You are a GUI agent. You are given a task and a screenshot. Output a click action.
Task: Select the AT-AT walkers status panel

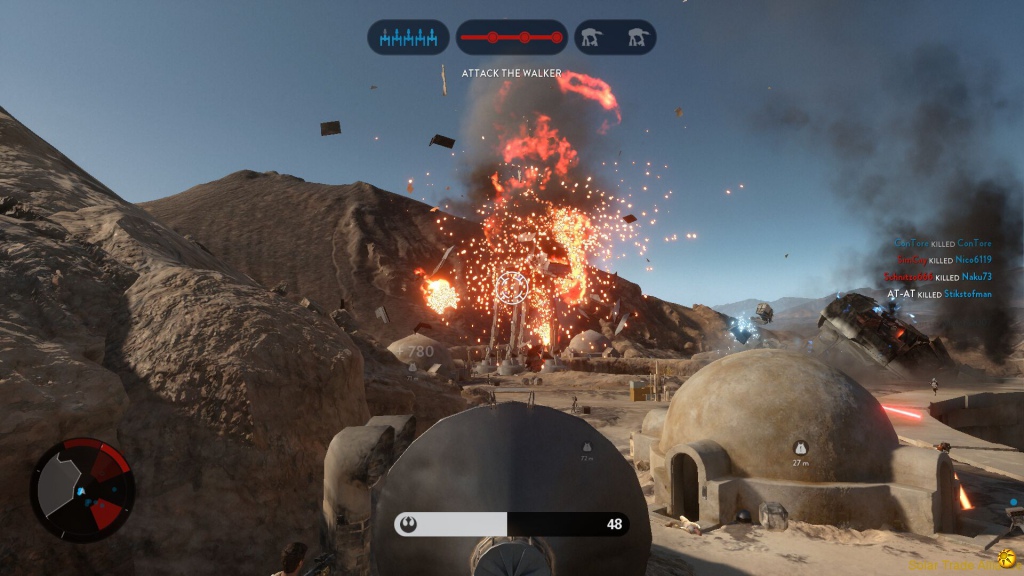click(615, 38)
